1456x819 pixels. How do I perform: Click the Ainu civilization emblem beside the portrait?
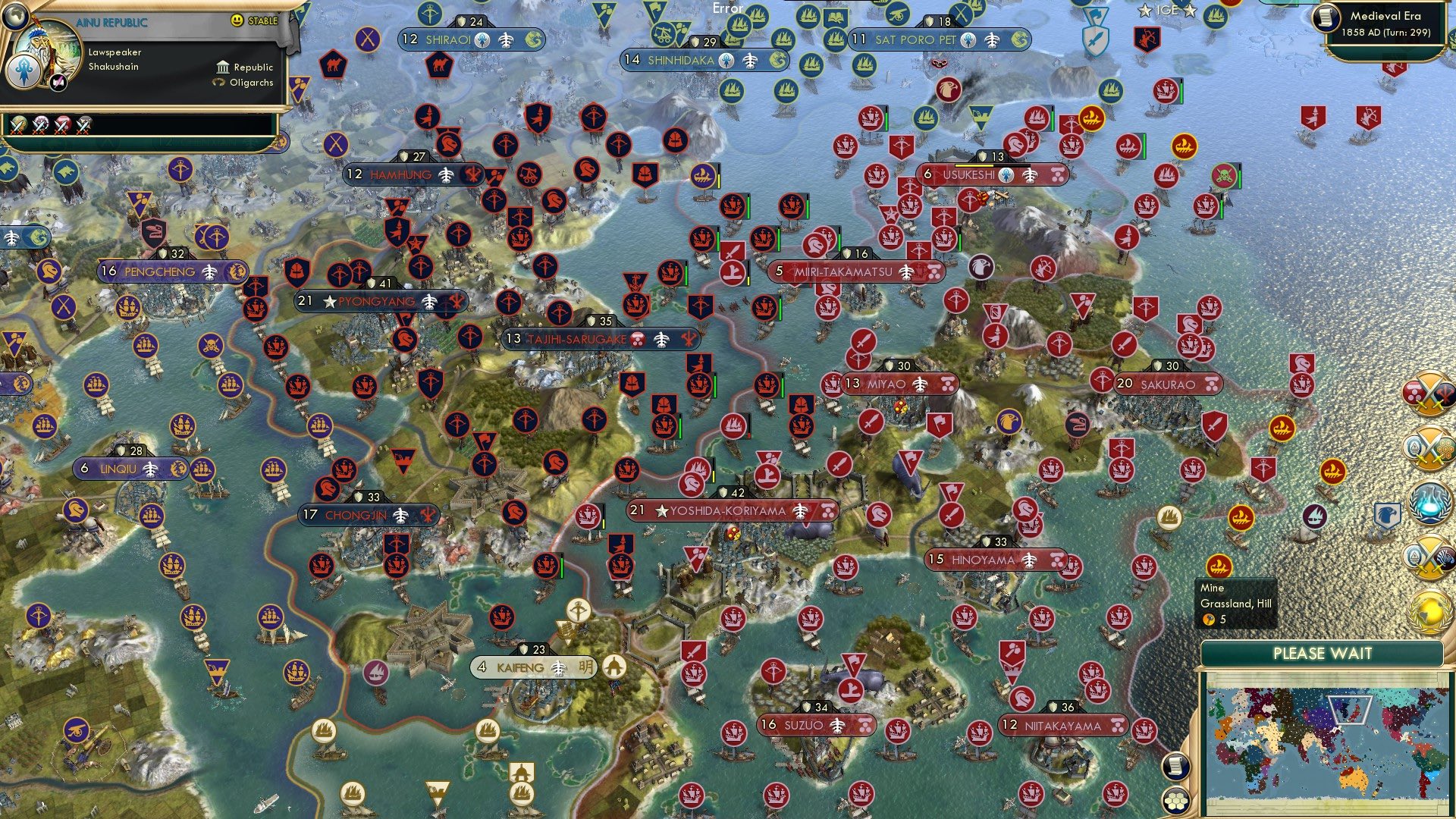pyautogui.click(x=24, y=71)
